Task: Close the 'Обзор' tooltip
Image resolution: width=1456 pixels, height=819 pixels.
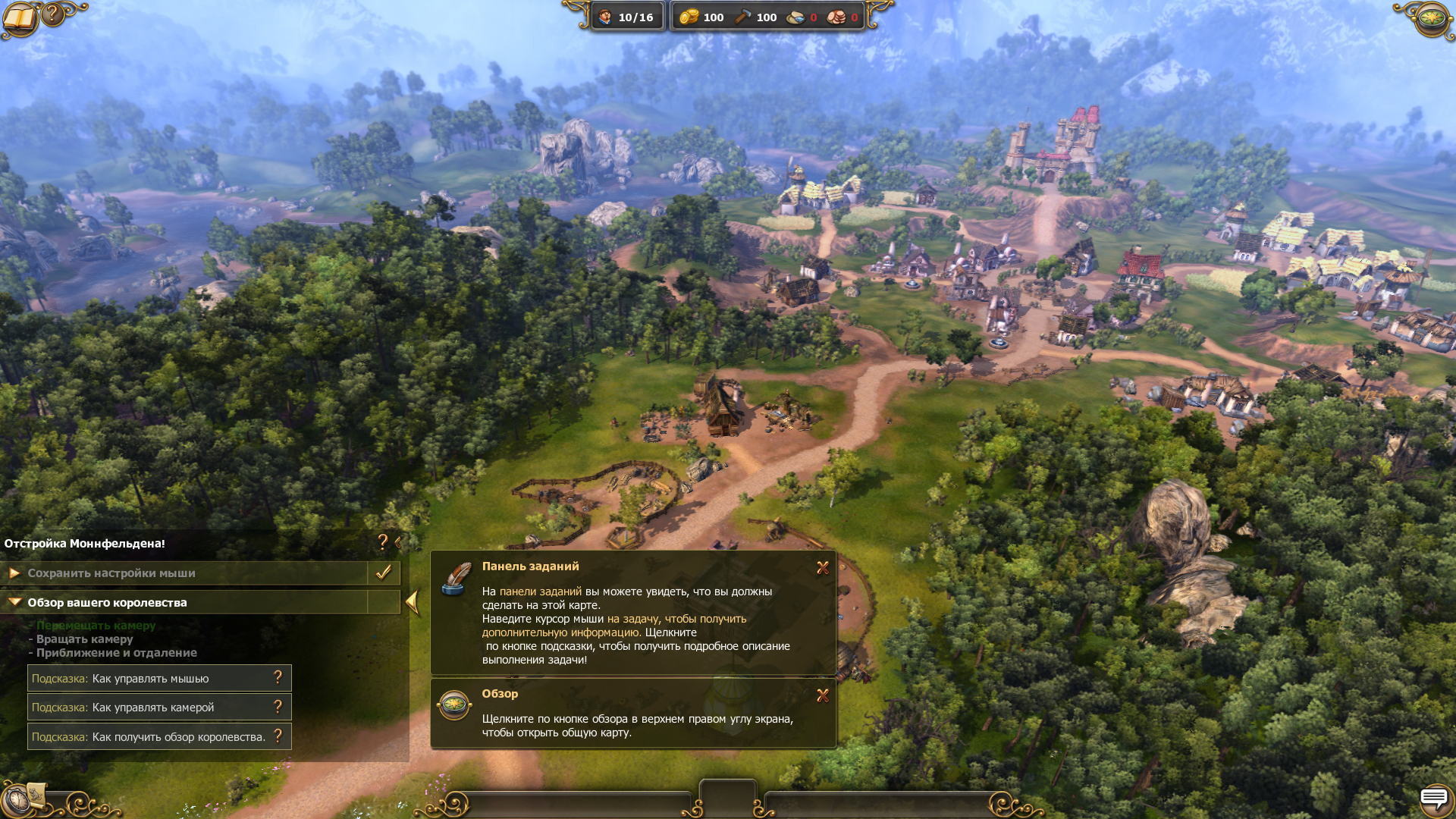Action: [823, 695]
